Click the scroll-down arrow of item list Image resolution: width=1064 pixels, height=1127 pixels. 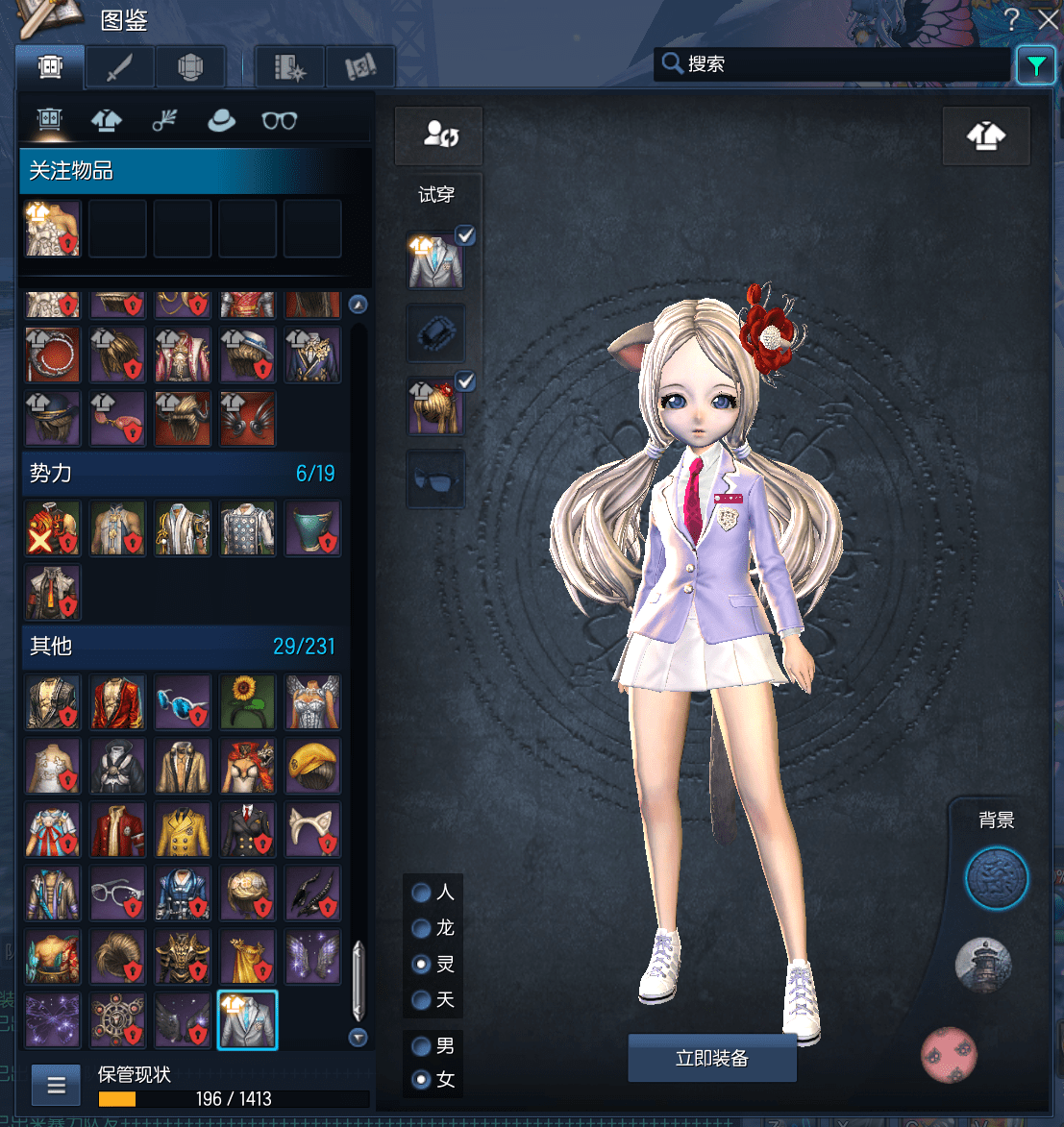pyautogui.click(x=359, y=1038)
